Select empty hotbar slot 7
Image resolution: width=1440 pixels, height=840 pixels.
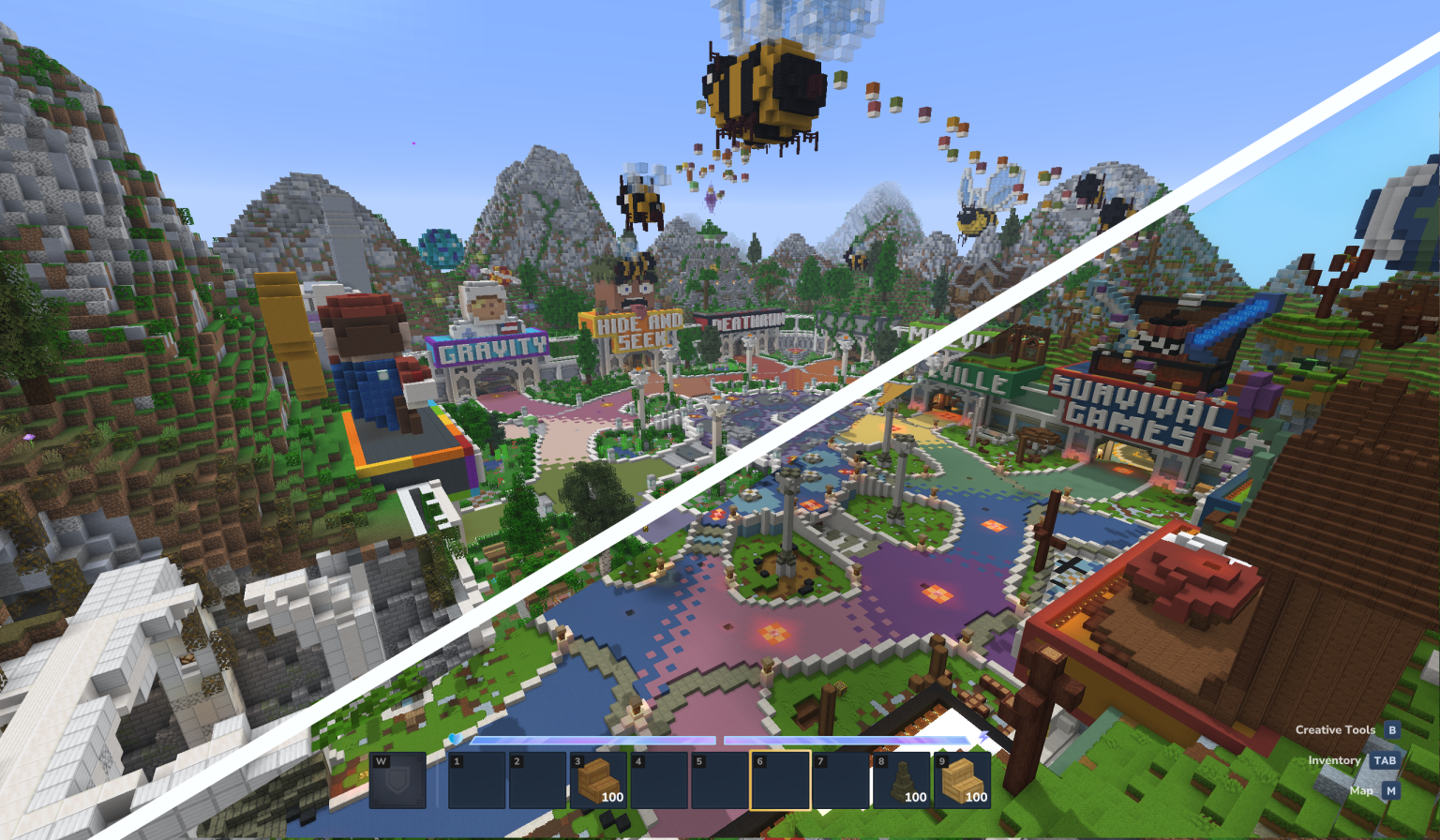coord(842,782)
